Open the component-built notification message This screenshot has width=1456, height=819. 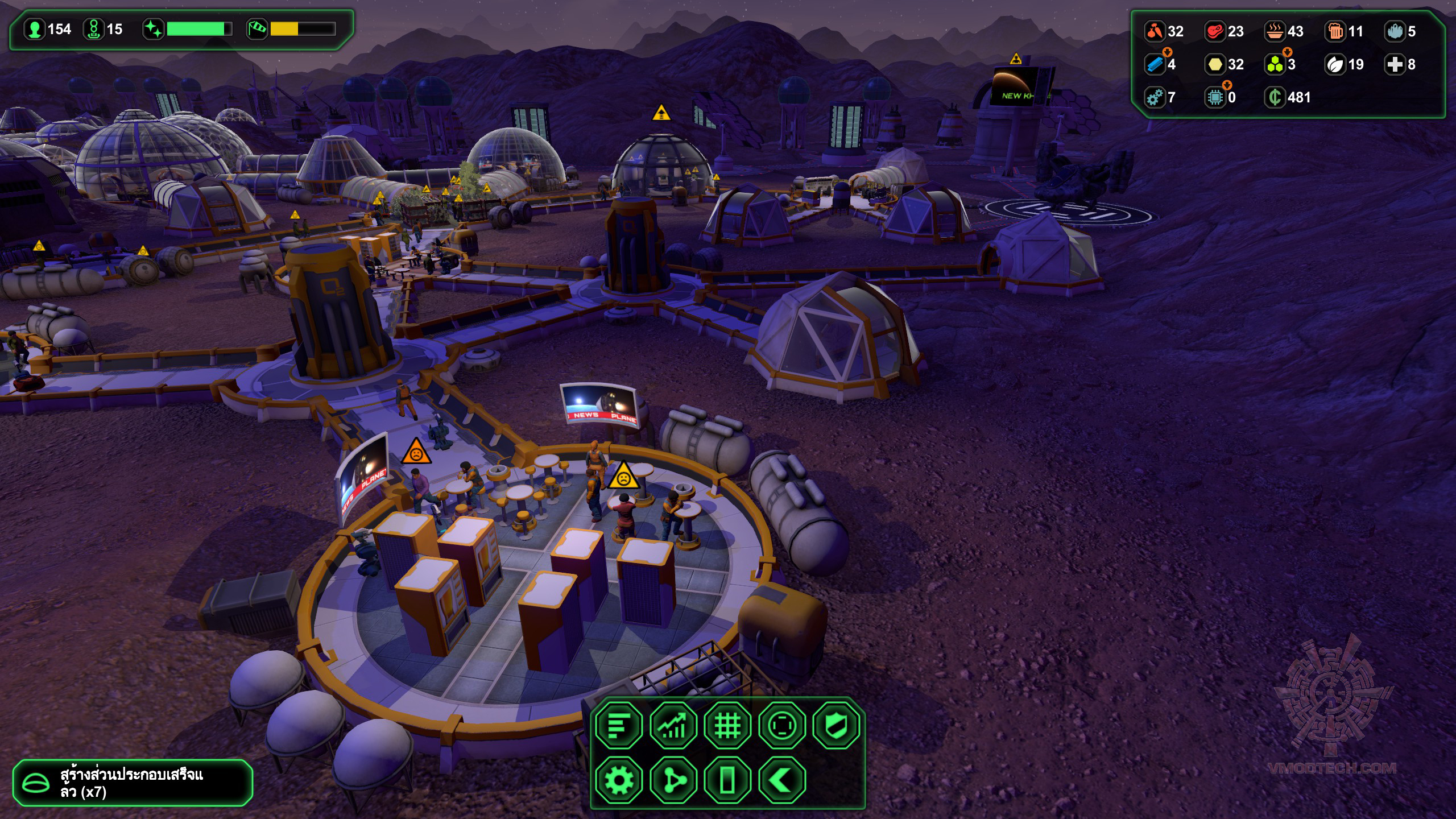click(132, 783)
